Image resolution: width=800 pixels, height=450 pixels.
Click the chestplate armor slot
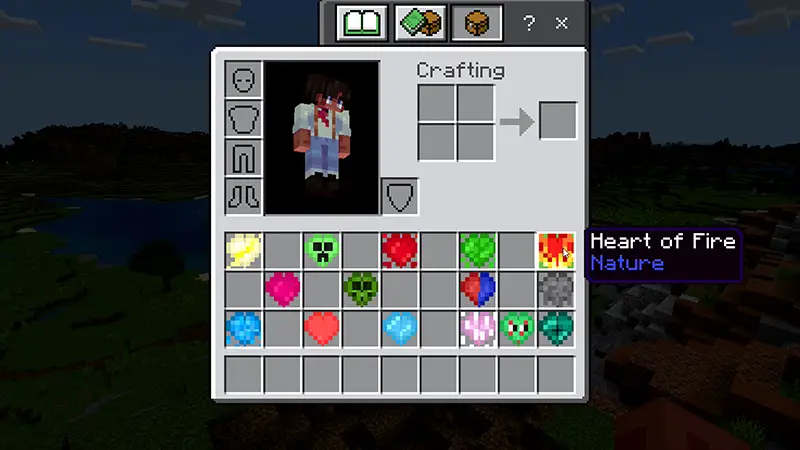[x=243, y=118]
